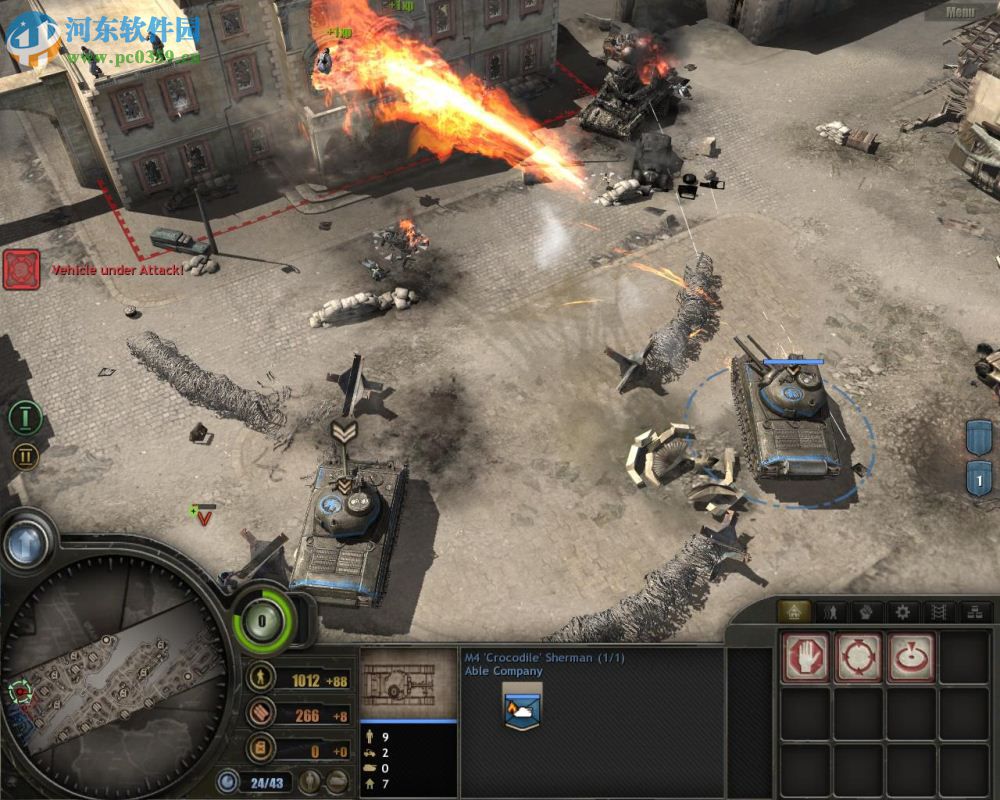The width and height of the screenshot is (1000, 800).
Task: Switch to the infantry soldier tab
Action: (x=830, y=611)
